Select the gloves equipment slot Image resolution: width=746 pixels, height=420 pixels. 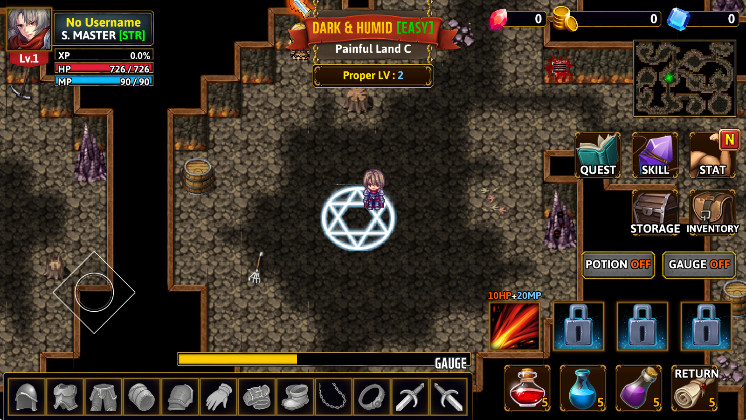coord(217,397)
